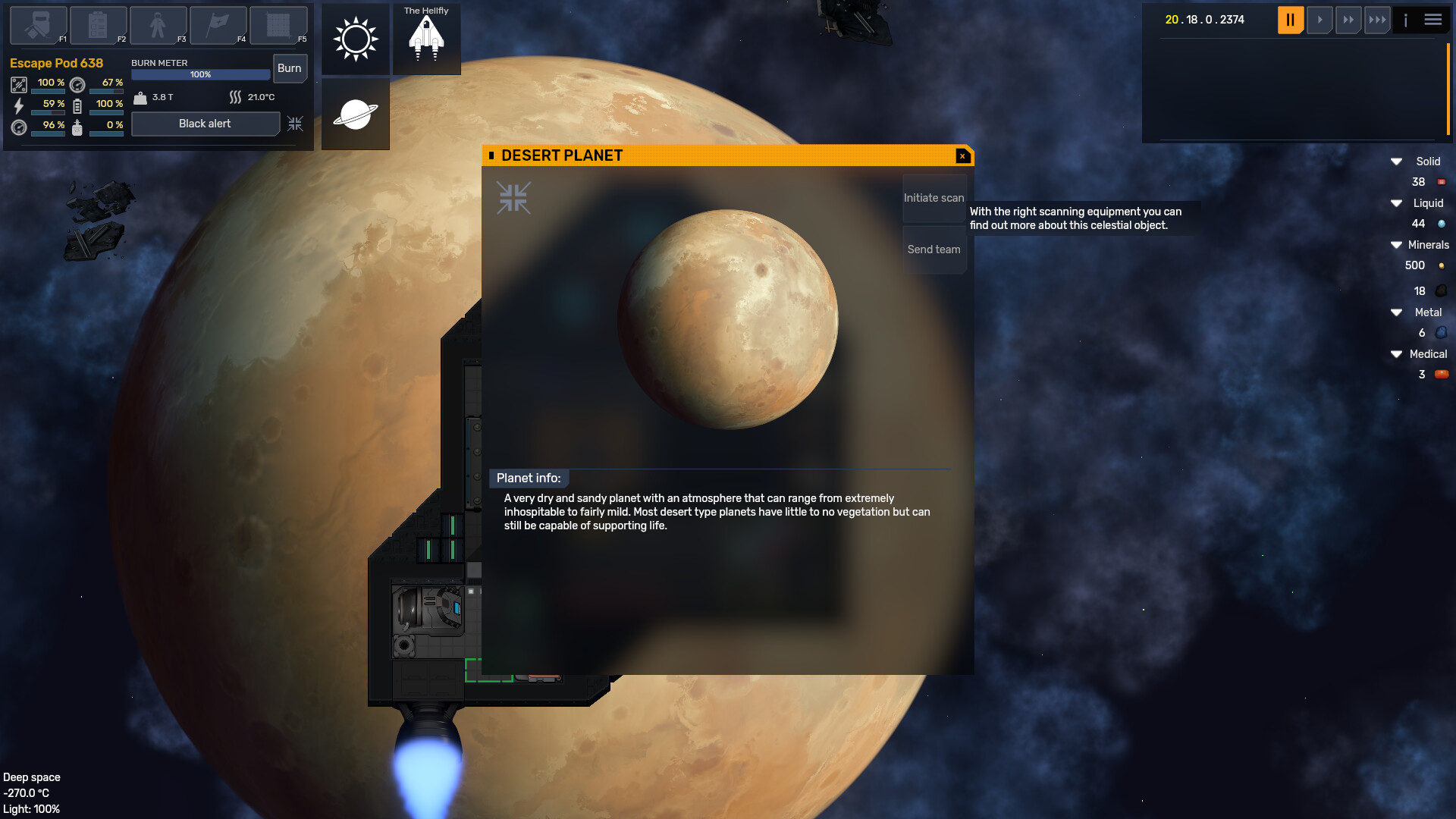
Task: Select the construction tools panel (F1)
Action: click(36, 25)
